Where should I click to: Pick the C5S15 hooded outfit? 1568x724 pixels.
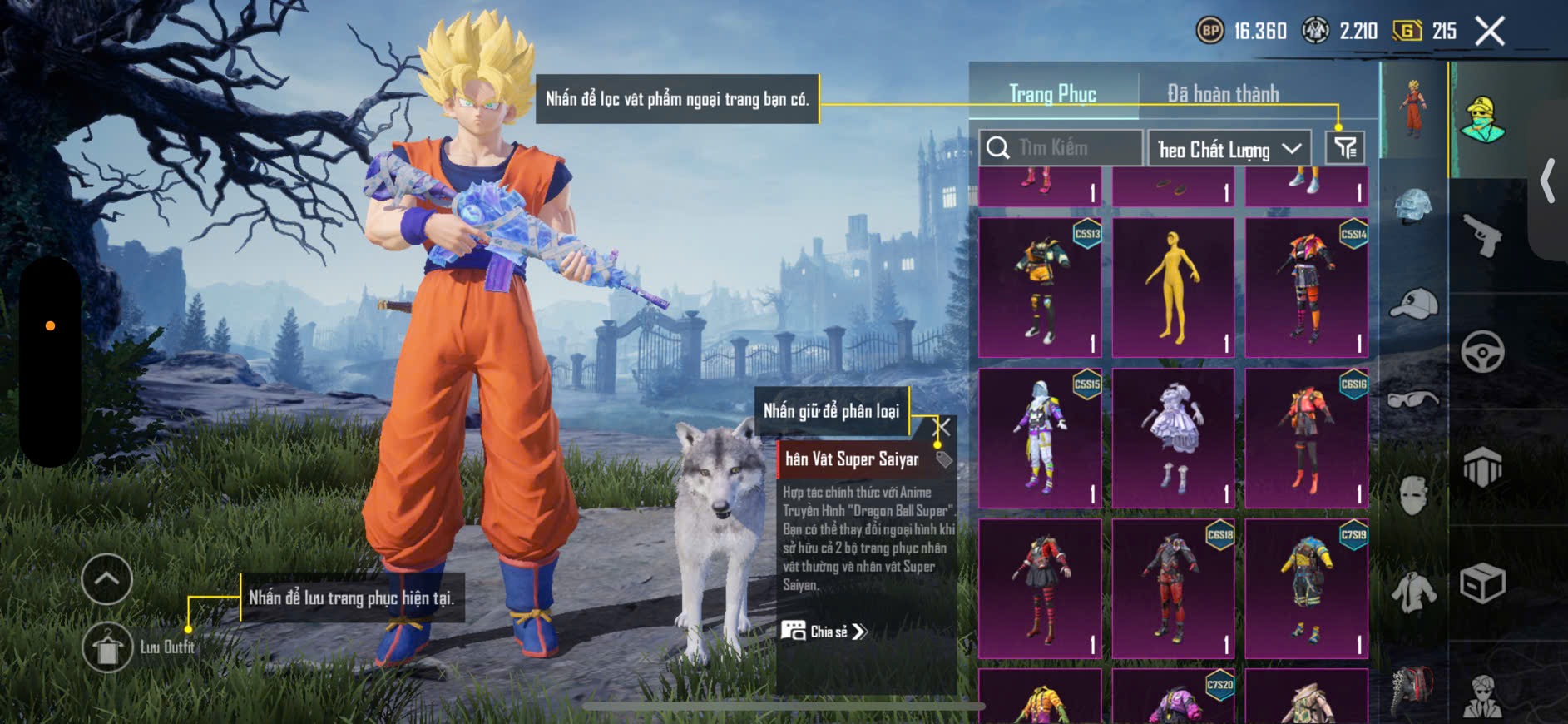1040,438
